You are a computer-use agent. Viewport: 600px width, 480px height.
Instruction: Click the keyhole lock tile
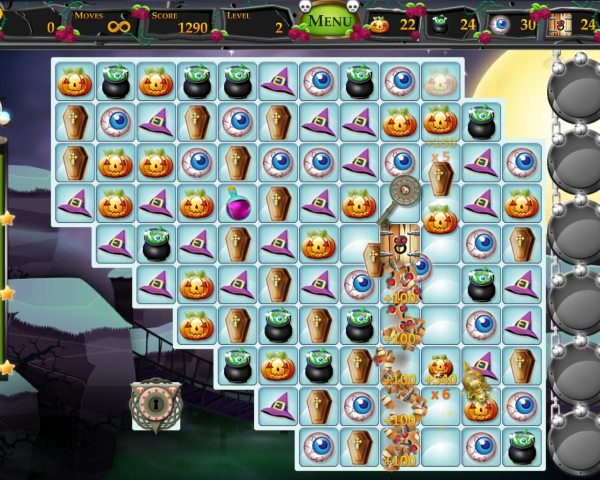coord(156,406)
